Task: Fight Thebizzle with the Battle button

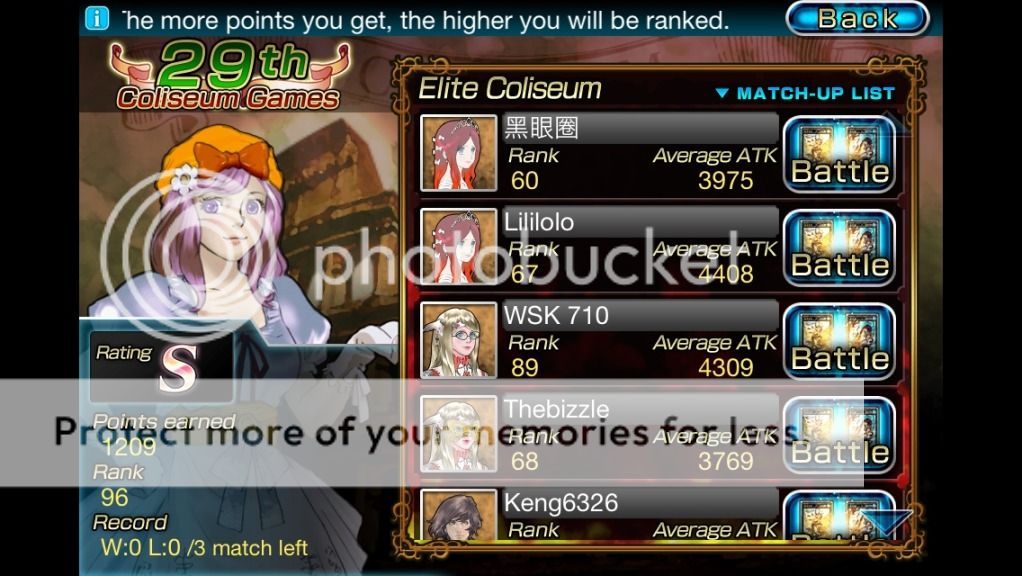Action: (x=839, y=436)
